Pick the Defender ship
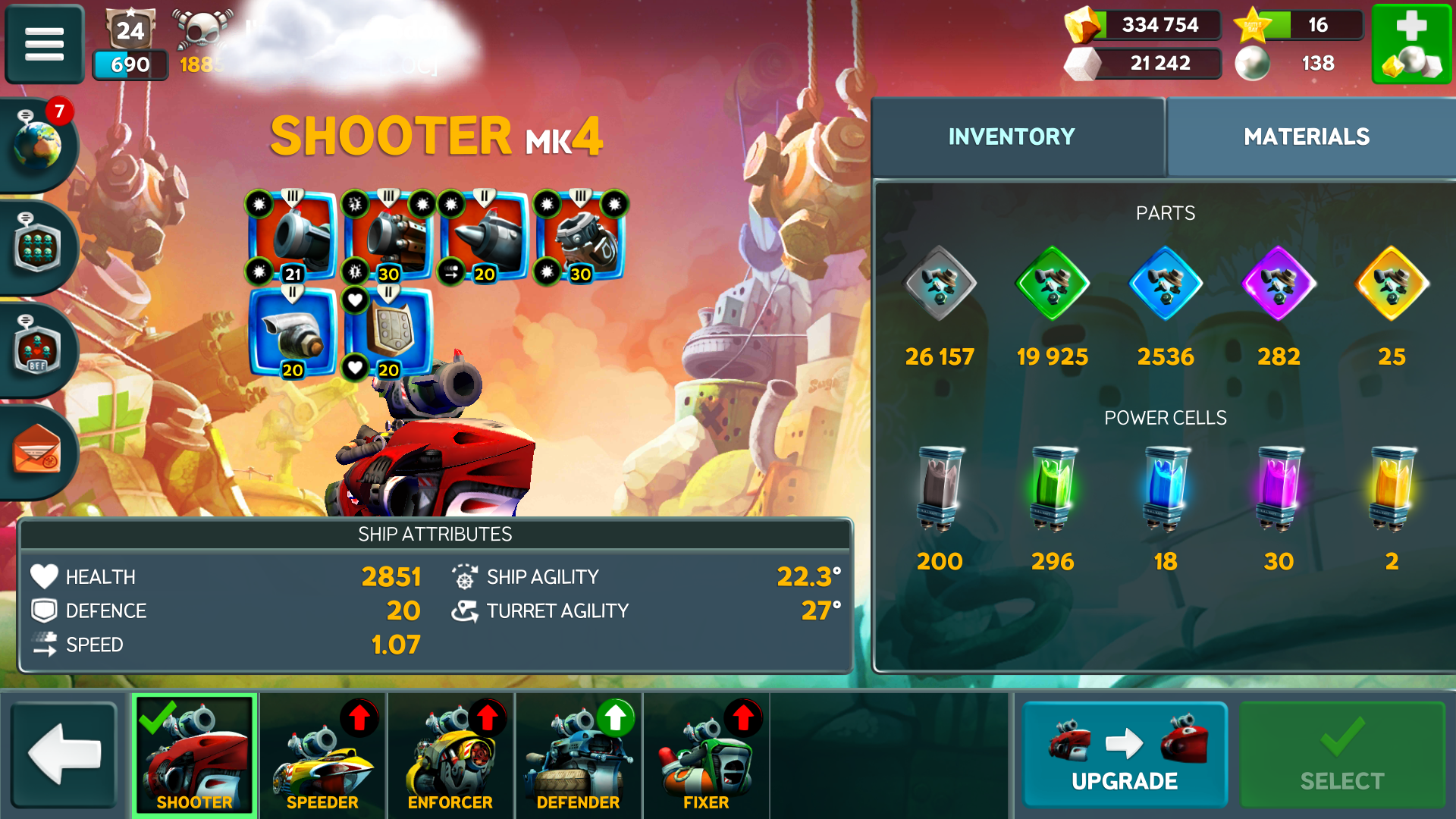 pos(578,754)
